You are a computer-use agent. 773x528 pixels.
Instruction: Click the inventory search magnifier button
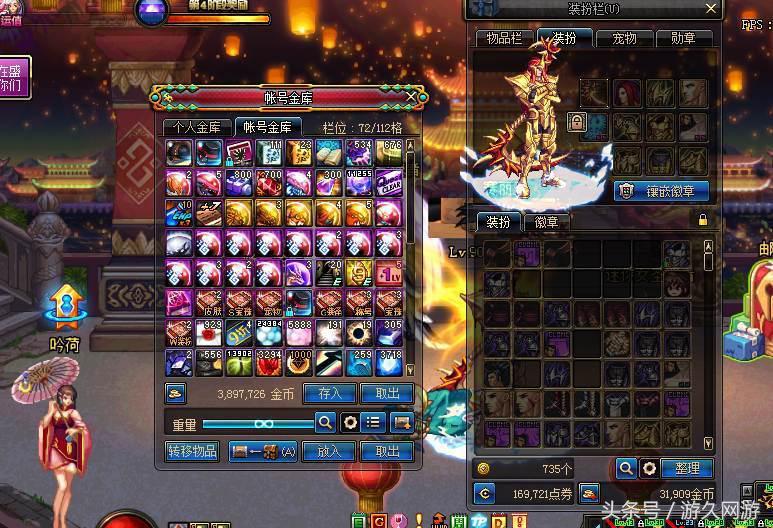point(626,468)
